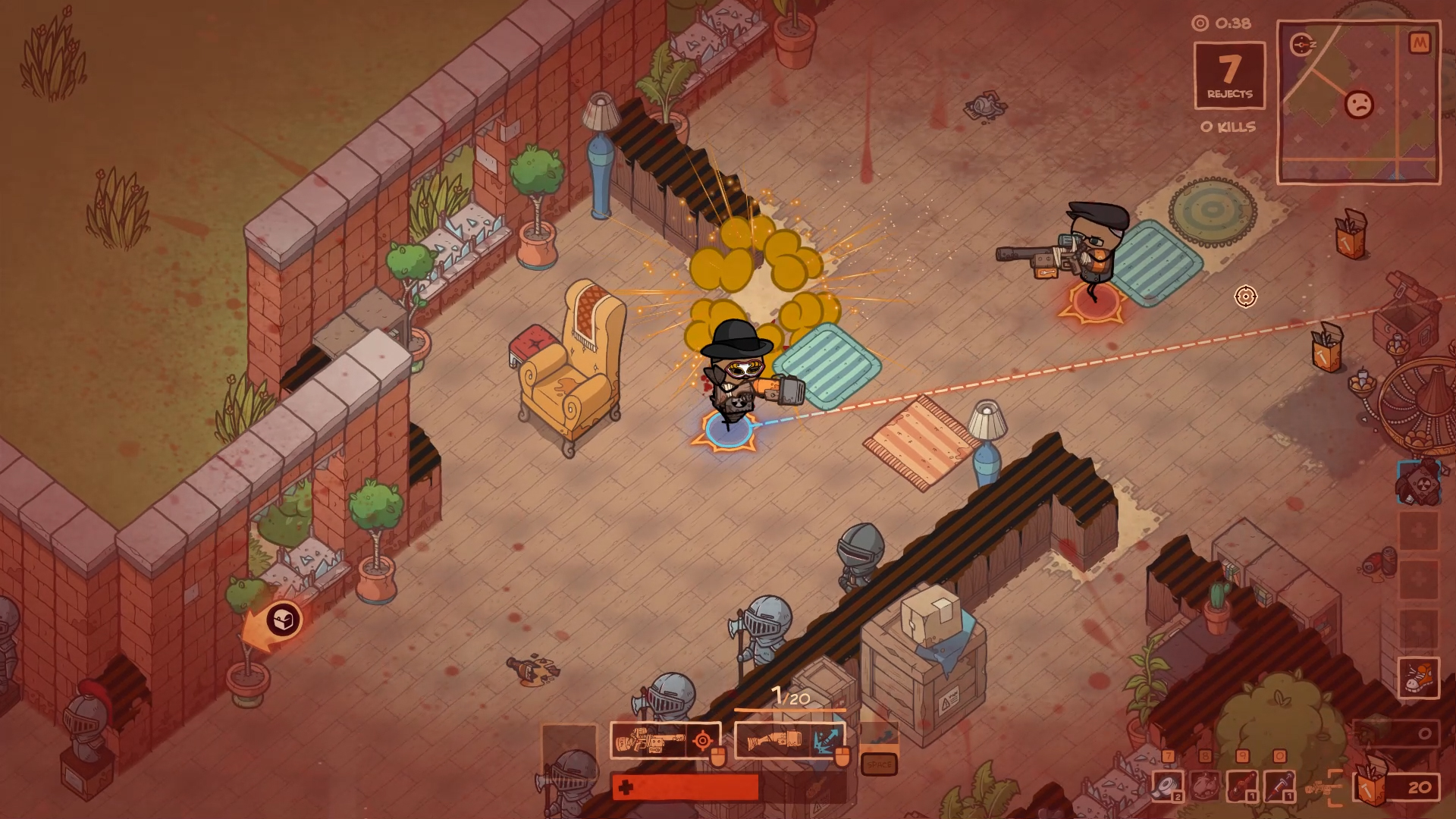Viewport: 1456px width, 819px height.
Task: Select the violin weapon in hotbar slot 9
Action: click(x=1242, y=786)
